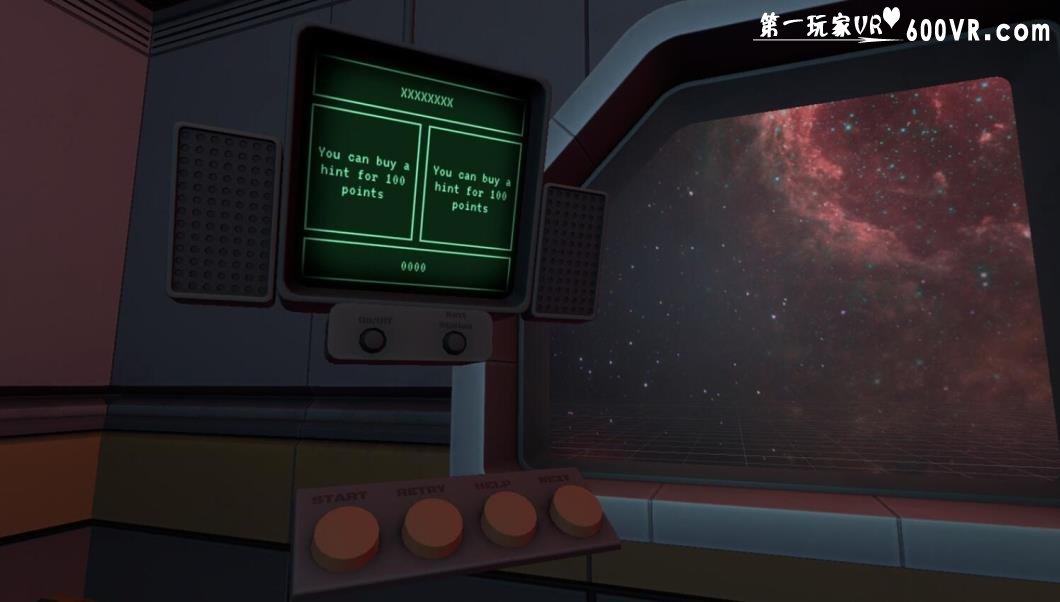This screenshot has width=1060, height=602.
Task: Select the orange NEXT button
Action: 576,509
